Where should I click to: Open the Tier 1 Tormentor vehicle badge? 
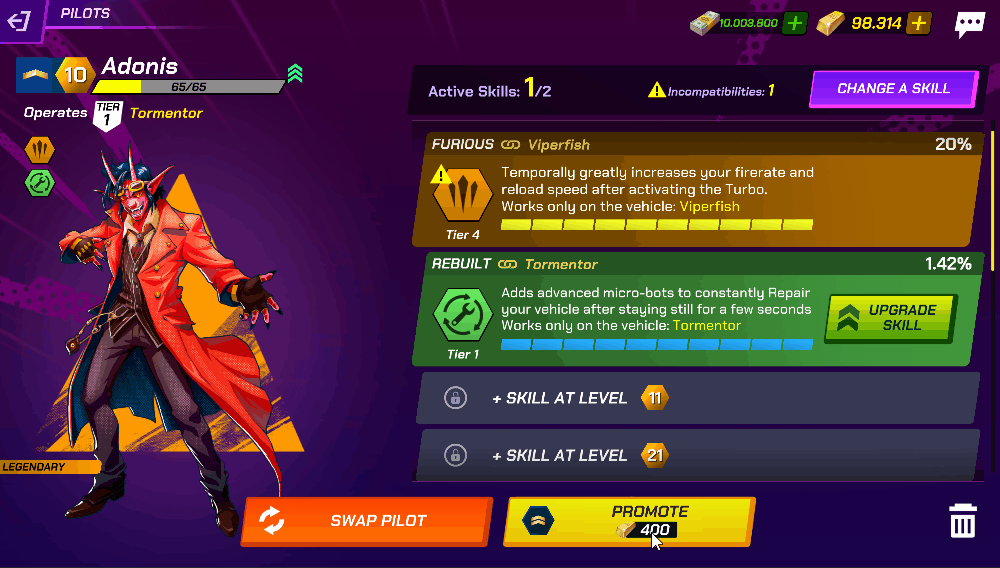coord(107,115)
